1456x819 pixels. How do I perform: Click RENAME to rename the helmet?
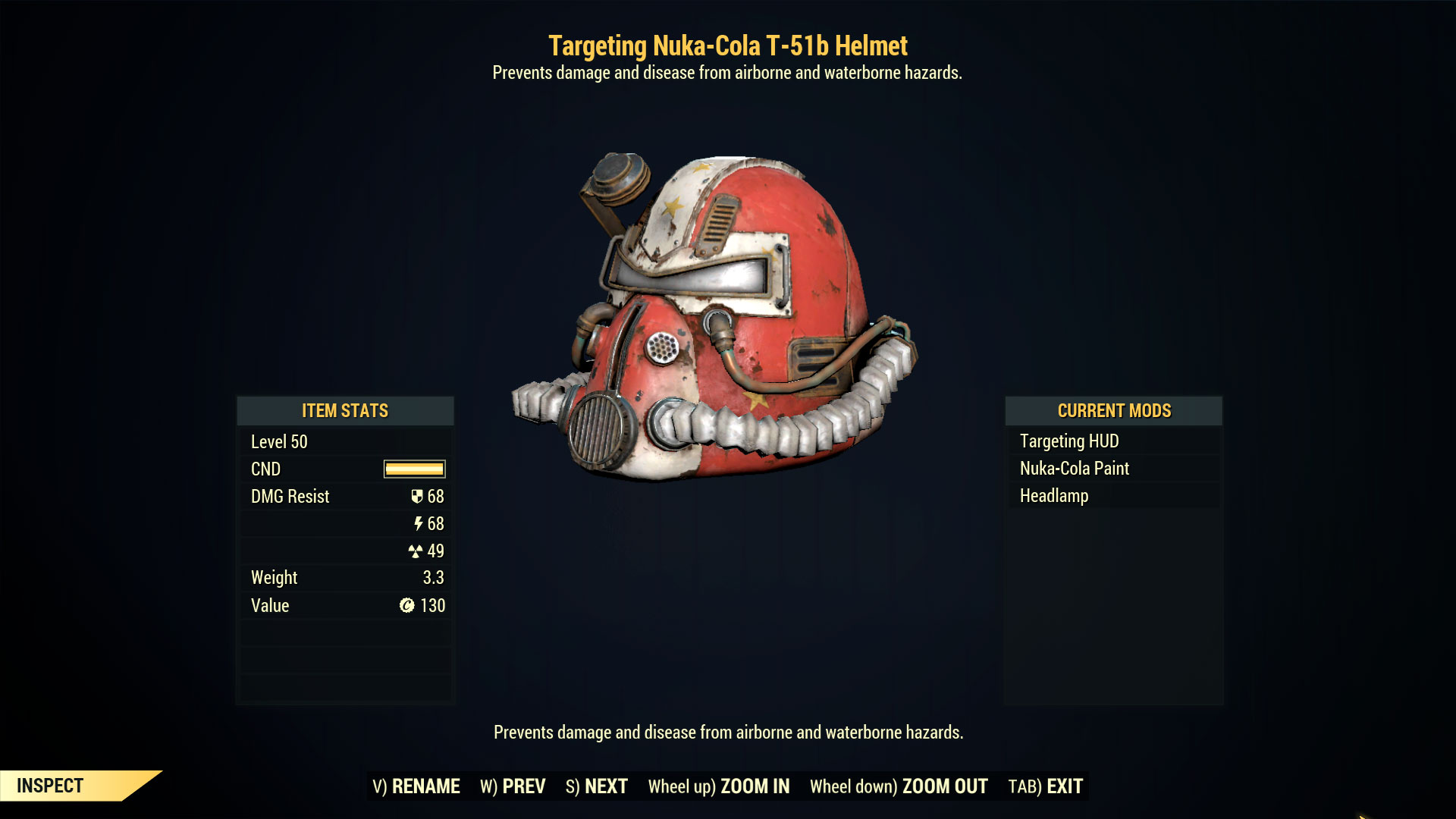pyautogui.click(x=425, y=786)
